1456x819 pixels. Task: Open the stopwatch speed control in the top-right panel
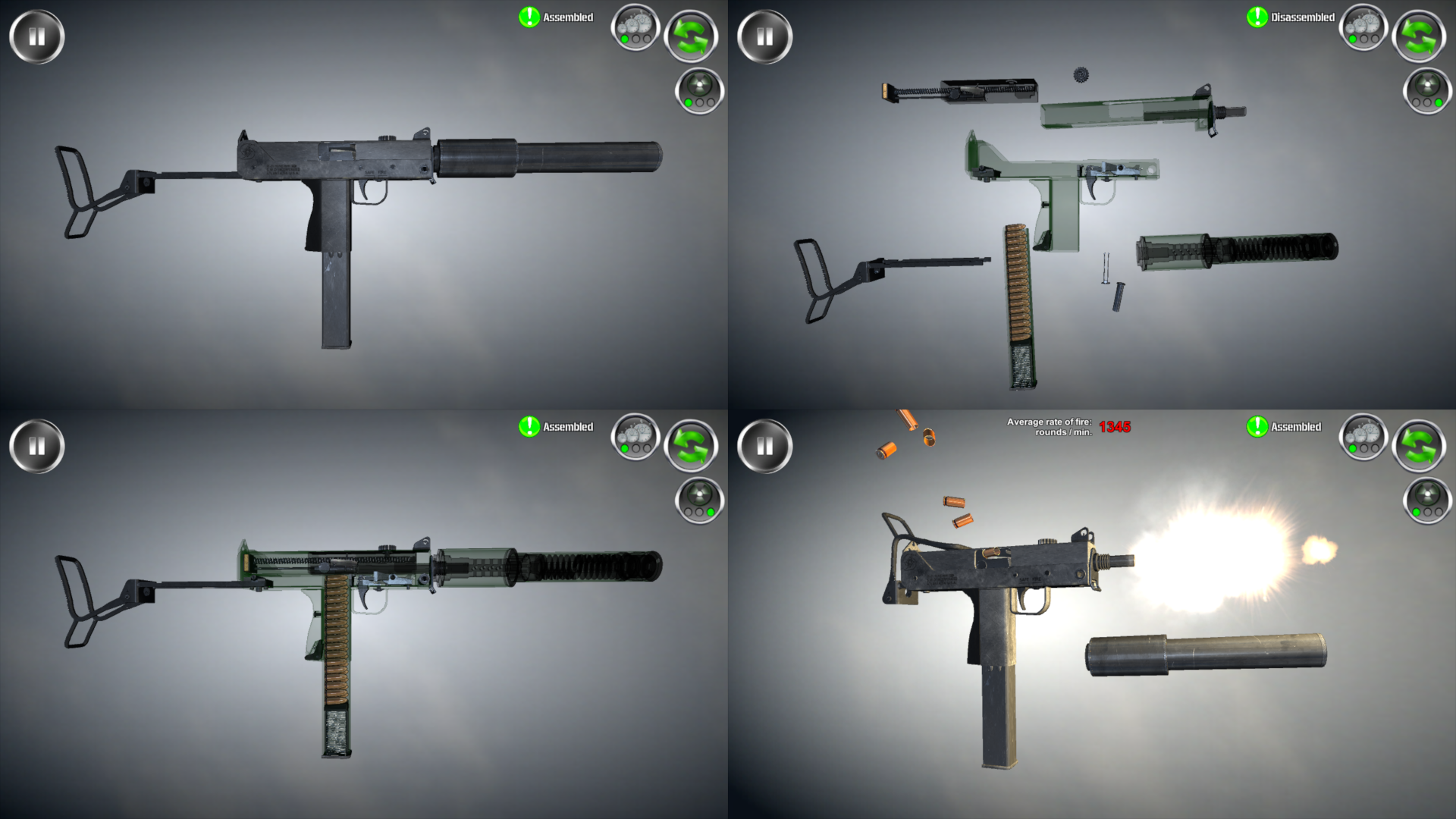[x=1363, y=27]
